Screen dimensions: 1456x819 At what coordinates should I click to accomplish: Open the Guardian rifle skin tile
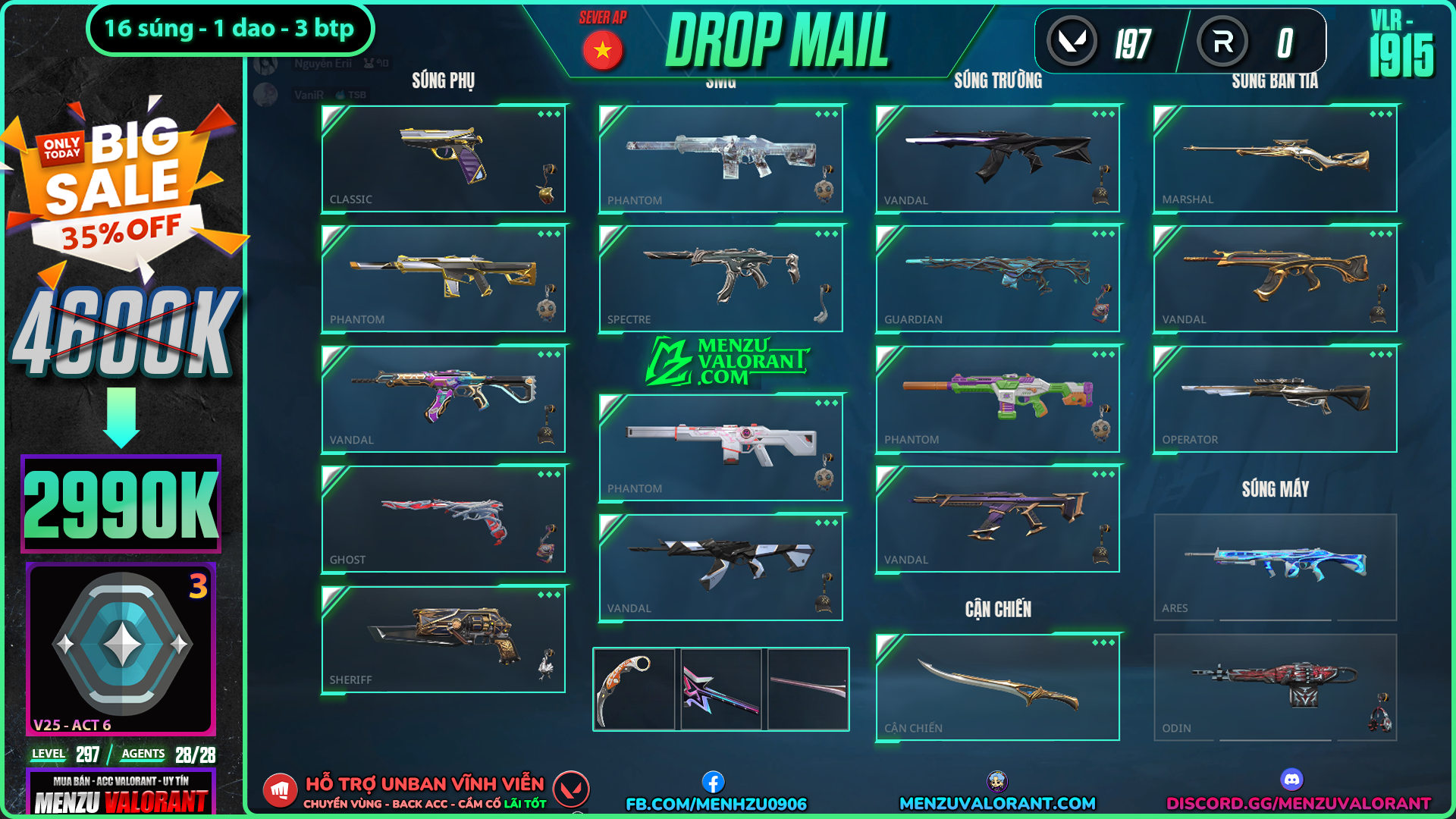(x=997, y=278)
